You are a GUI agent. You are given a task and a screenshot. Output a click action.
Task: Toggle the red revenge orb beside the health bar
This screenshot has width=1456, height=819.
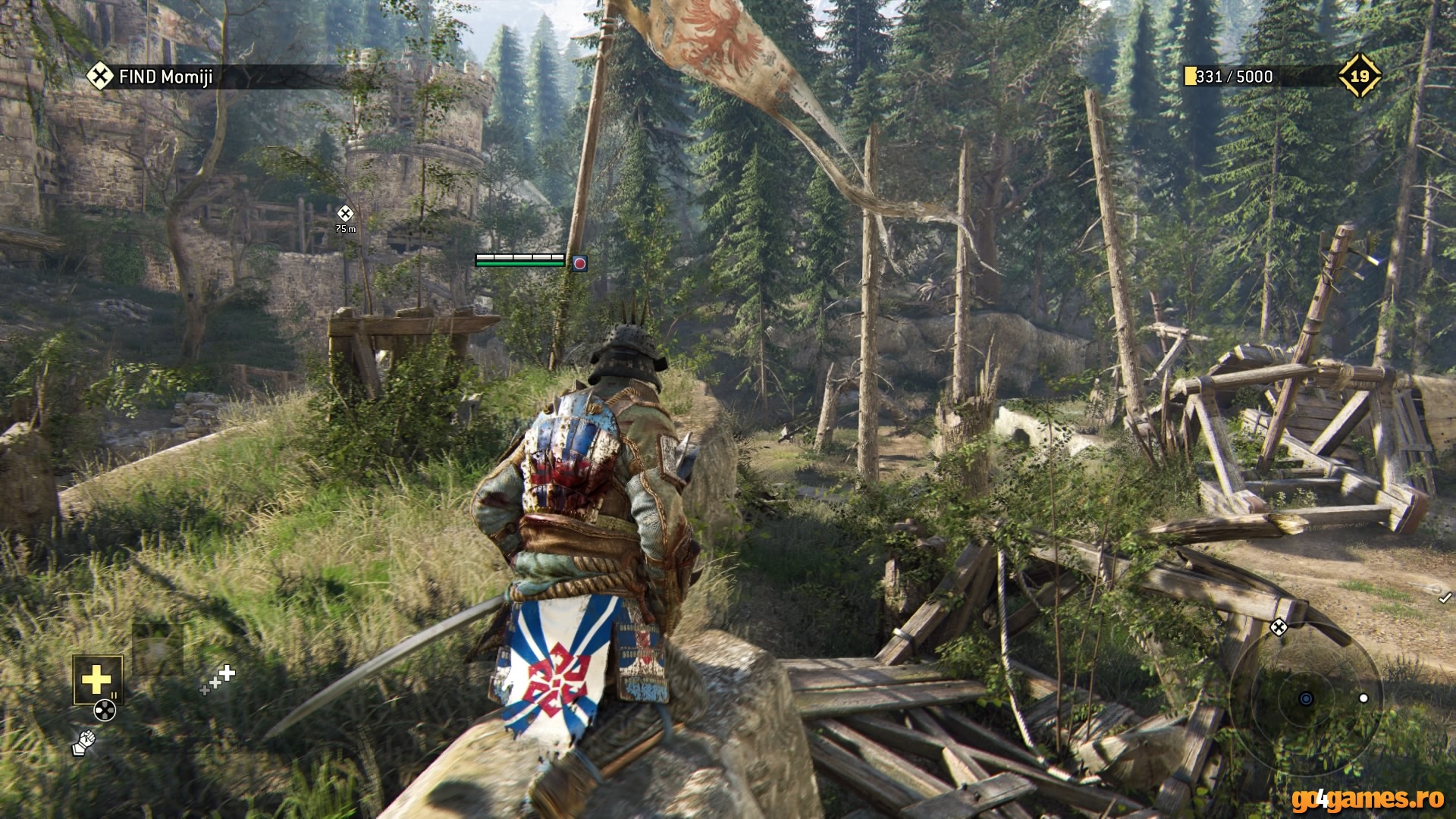(x=579, y=265)
